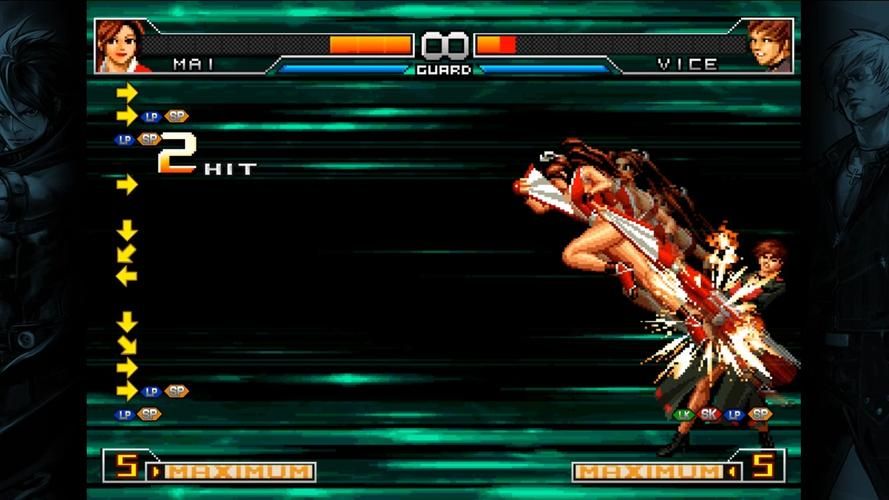
Task: Select Vice's character portrait
Action: [x=770, y=45]
